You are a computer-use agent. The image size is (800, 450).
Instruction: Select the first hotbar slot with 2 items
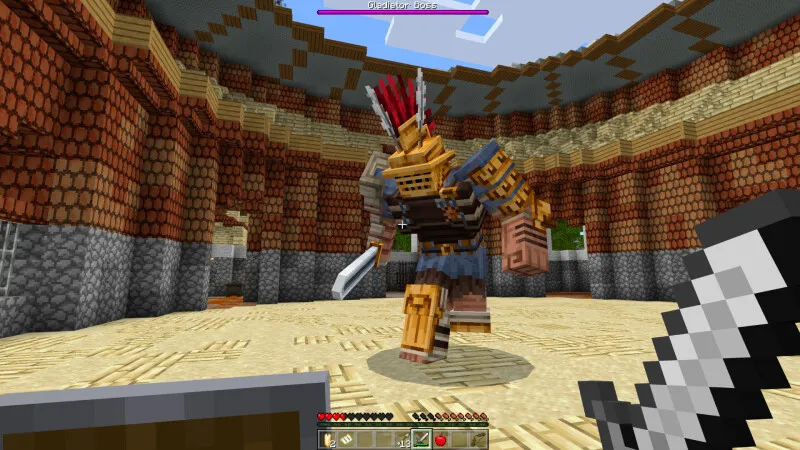[327, 439]
